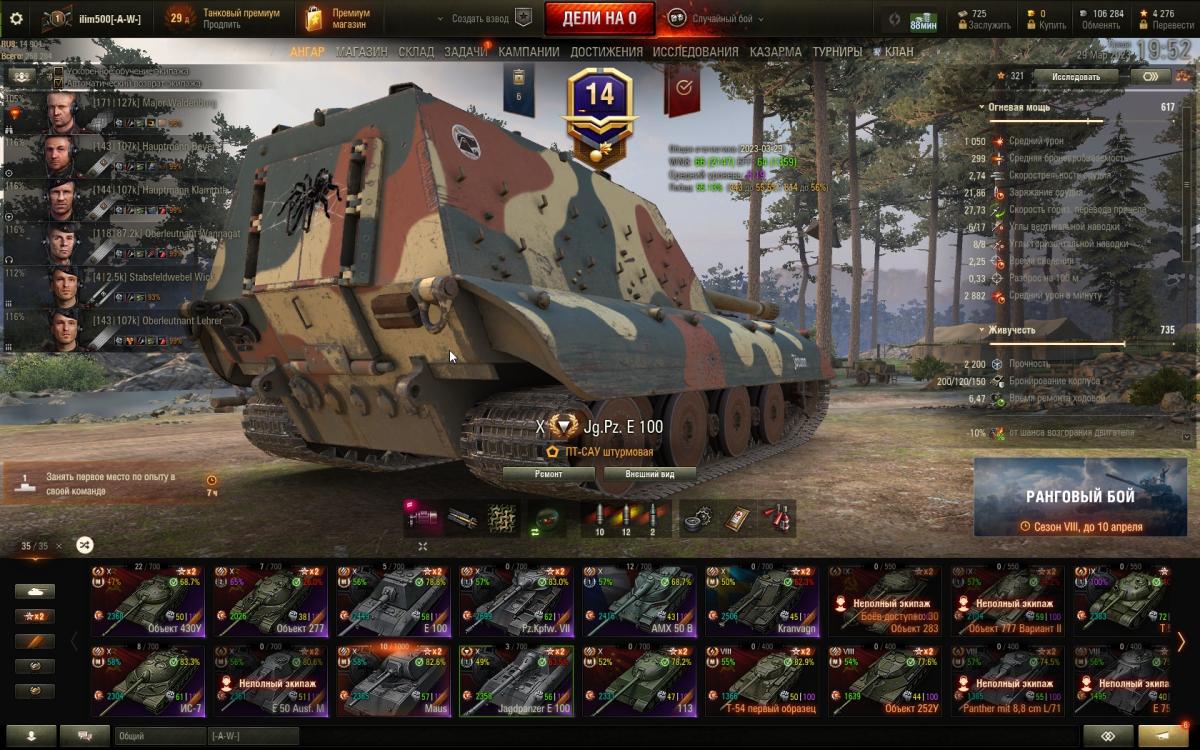Open the Ранговый бой banner

1080,498
